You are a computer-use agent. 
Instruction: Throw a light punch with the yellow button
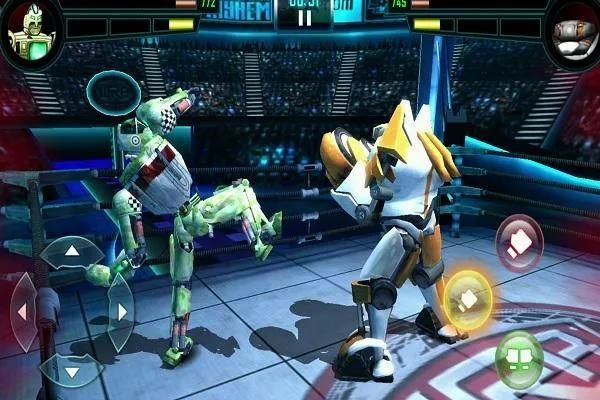click(467, 297)
